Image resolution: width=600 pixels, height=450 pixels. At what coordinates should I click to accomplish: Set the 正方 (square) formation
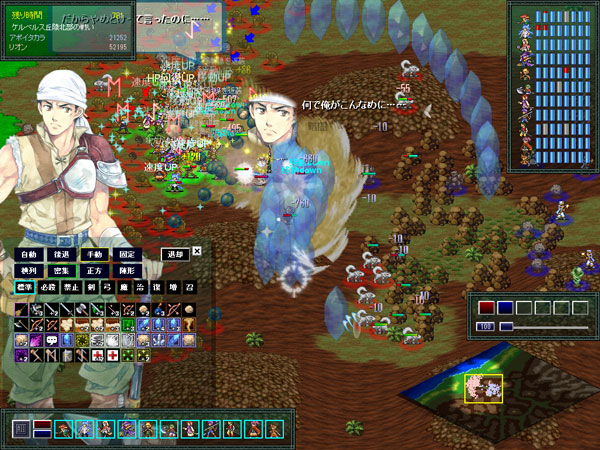(x=95, y=271)
